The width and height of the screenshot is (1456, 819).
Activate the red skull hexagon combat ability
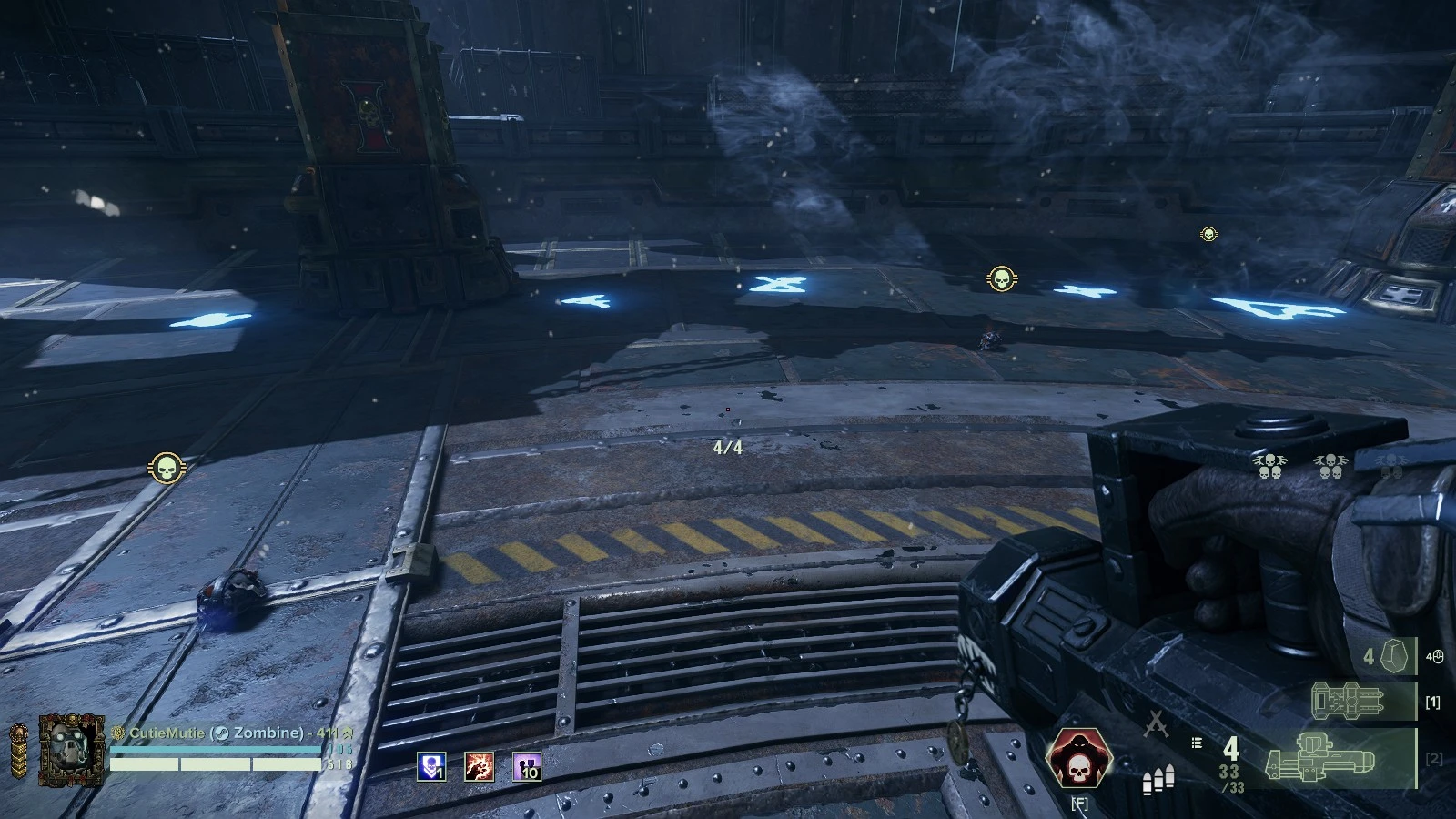point(1079,760)
